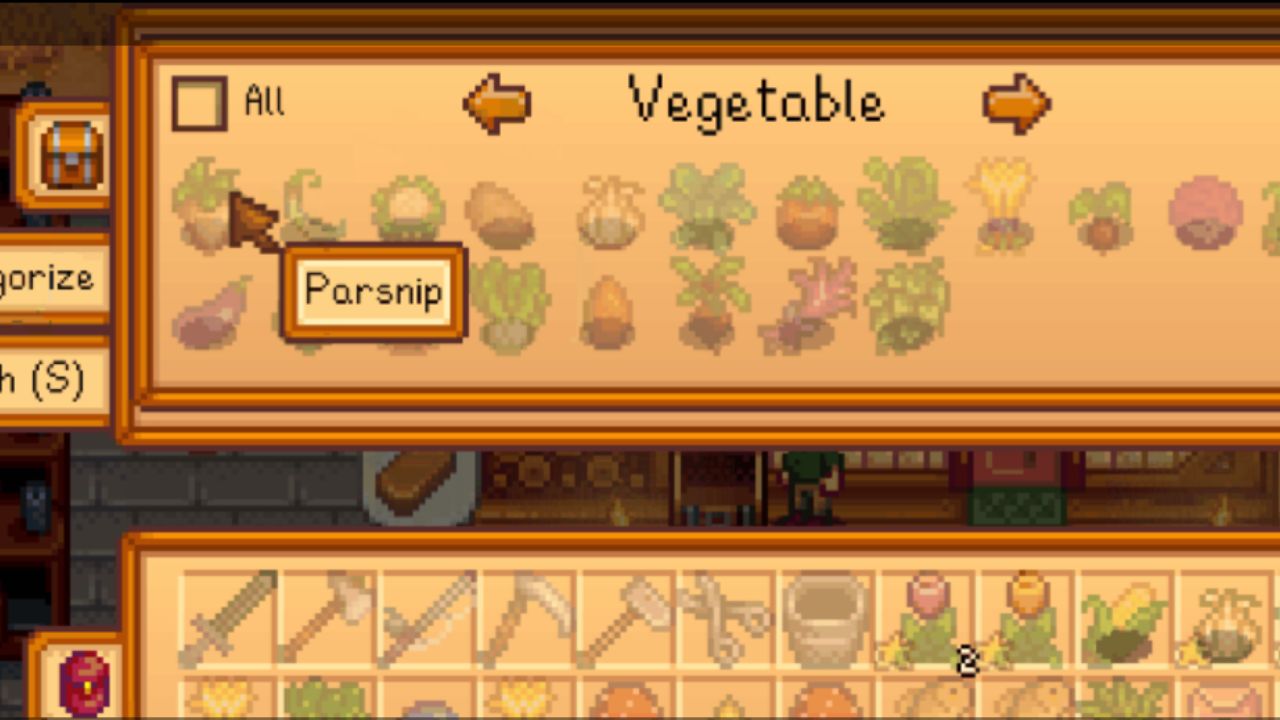Toggle the eggplant entry in the collection grid

[207, 312]
